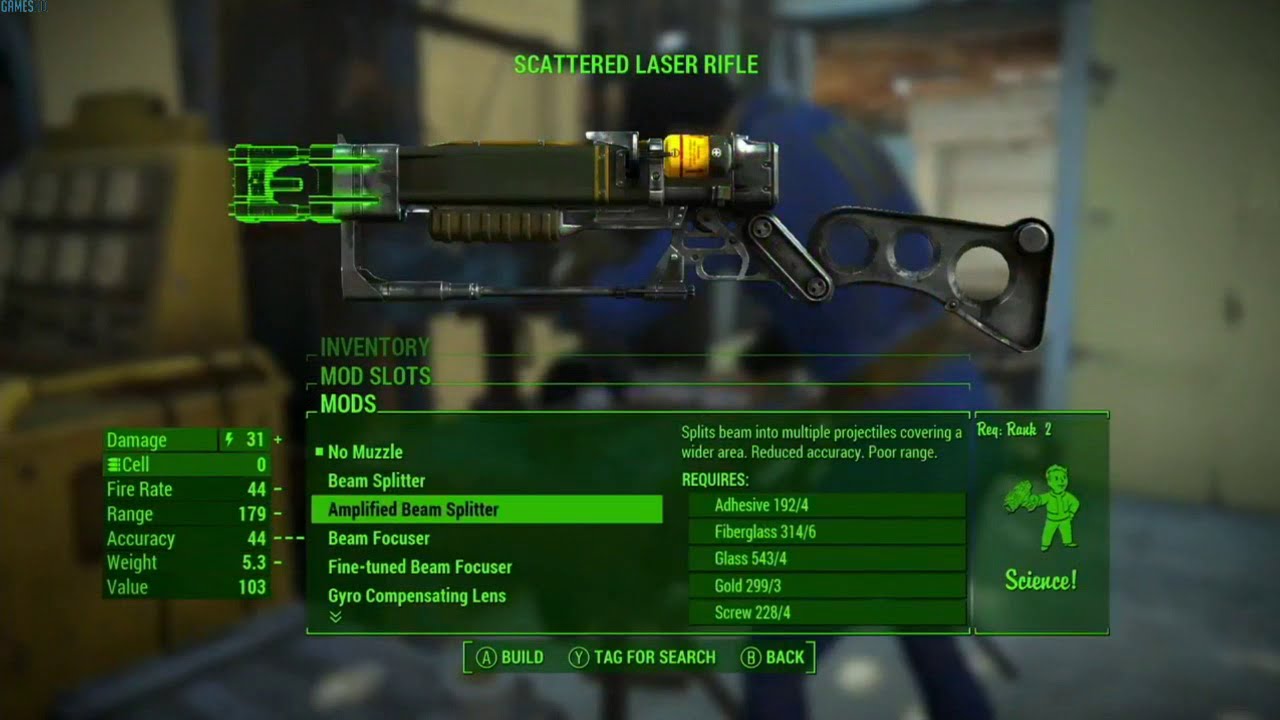Screen dimensions: 1280x720
Task: Select the Fiberglass 314/6 requirement row
Action: click(826, 532)
